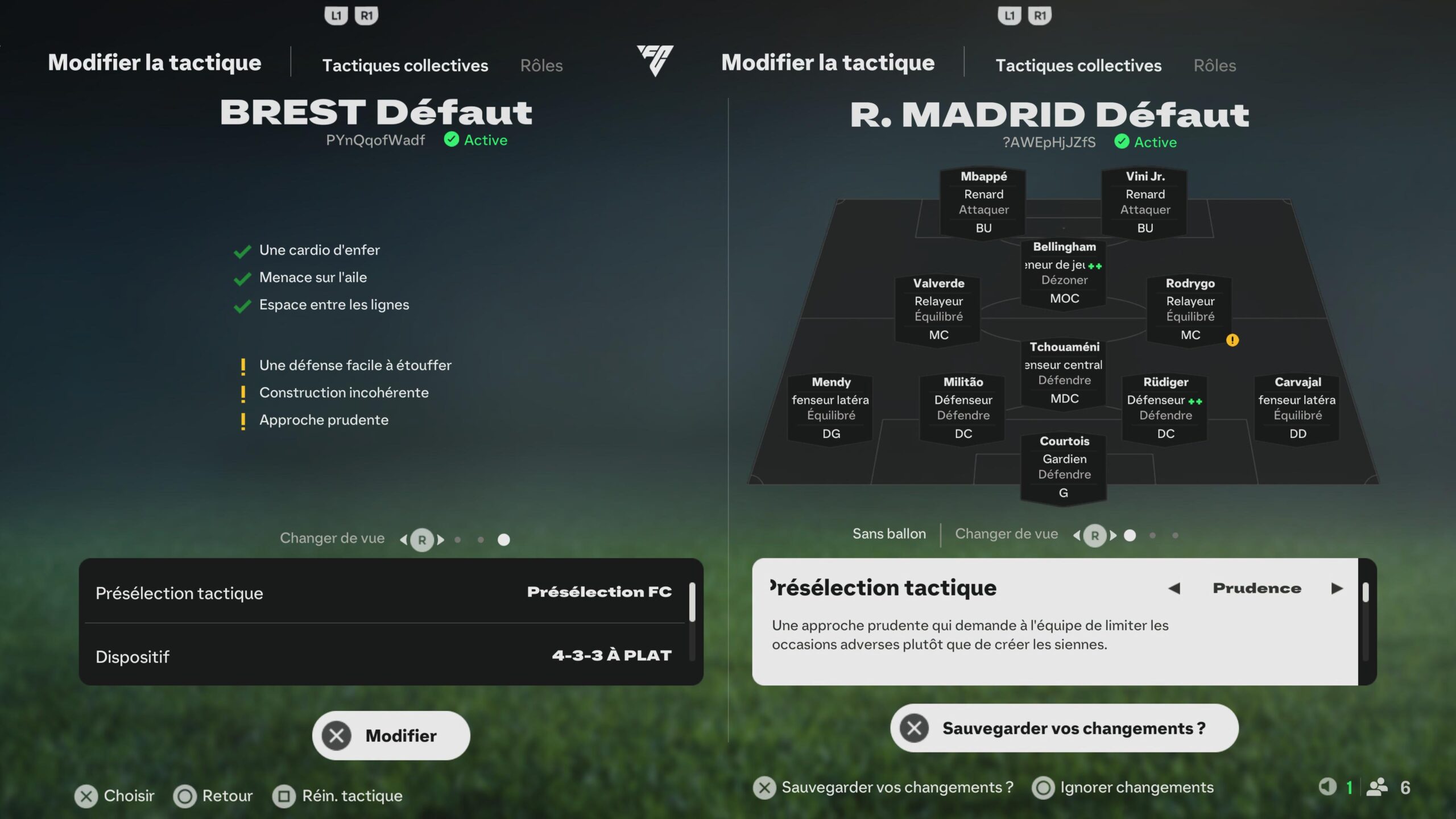Select Rodrygo's MC card
Image resolution: width=1456 pixels, height=819 pixels.
(x=1190, y=309)
